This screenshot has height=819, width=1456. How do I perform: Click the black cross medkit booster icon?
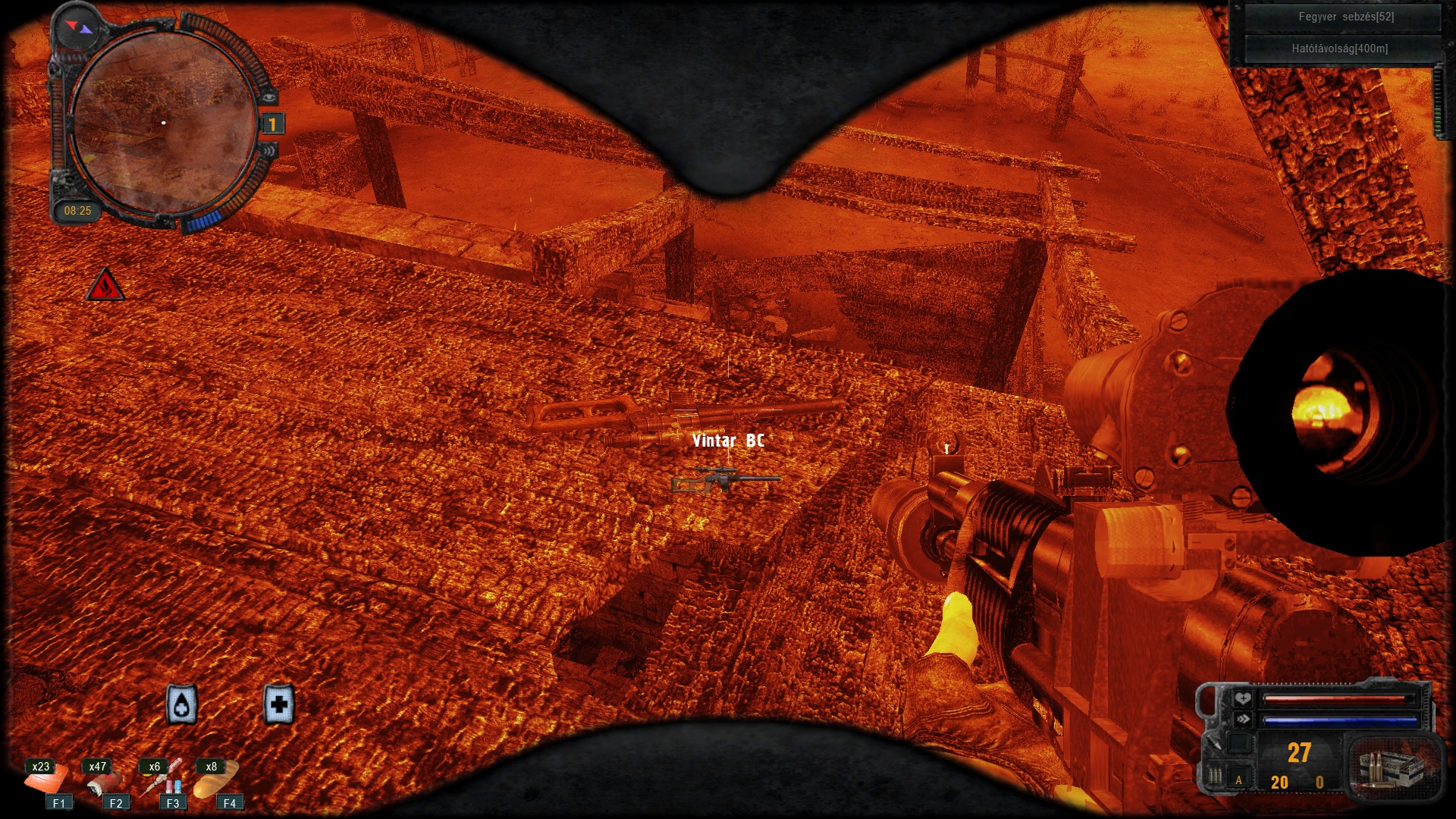278,704
